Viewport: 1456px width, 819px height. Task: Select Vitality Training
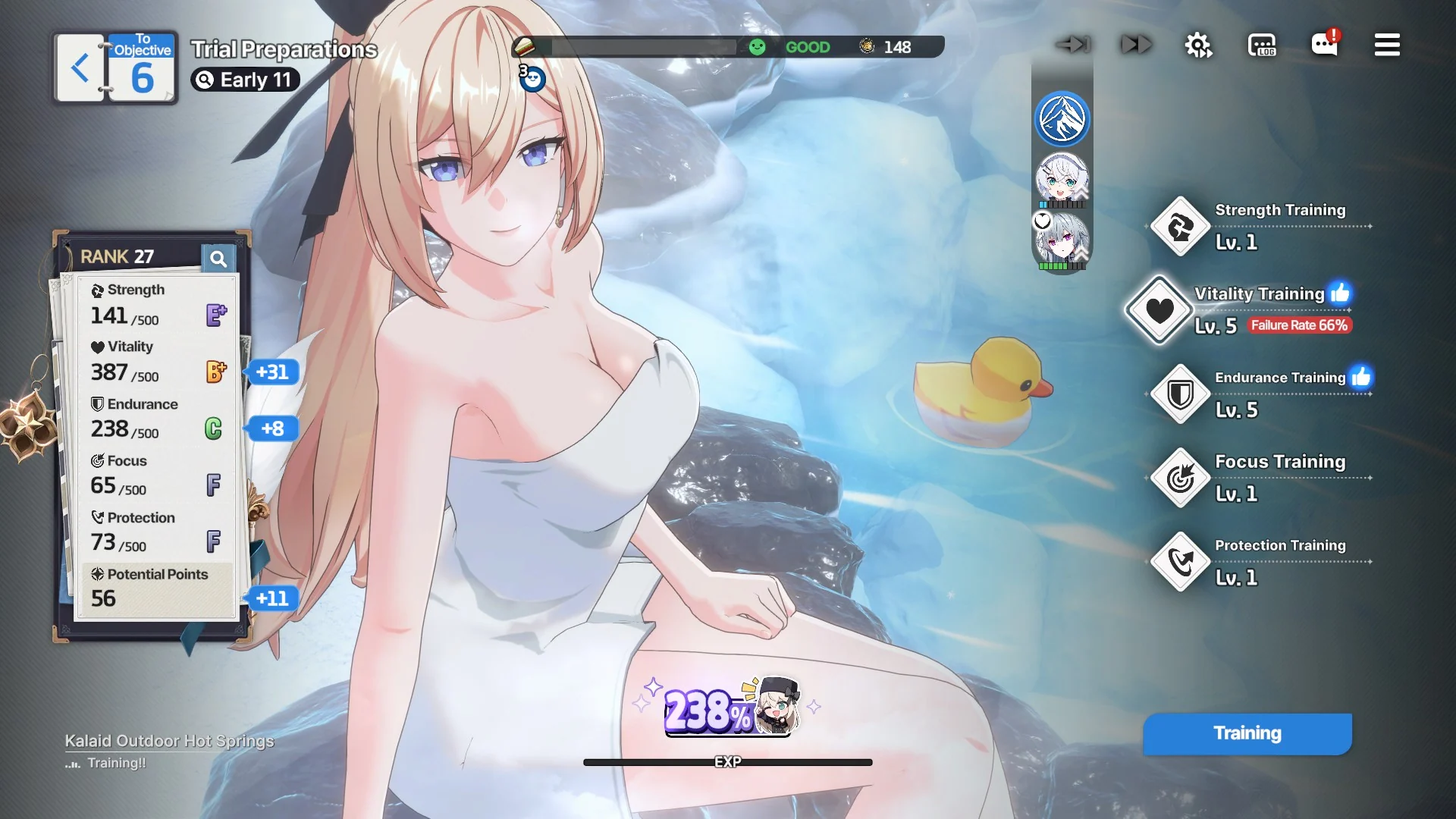(1159, 310)
